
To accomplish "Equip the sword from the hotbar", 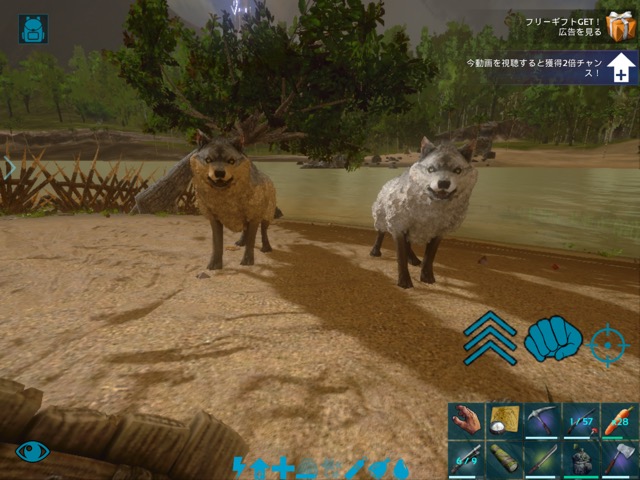I will coord(543,459).
